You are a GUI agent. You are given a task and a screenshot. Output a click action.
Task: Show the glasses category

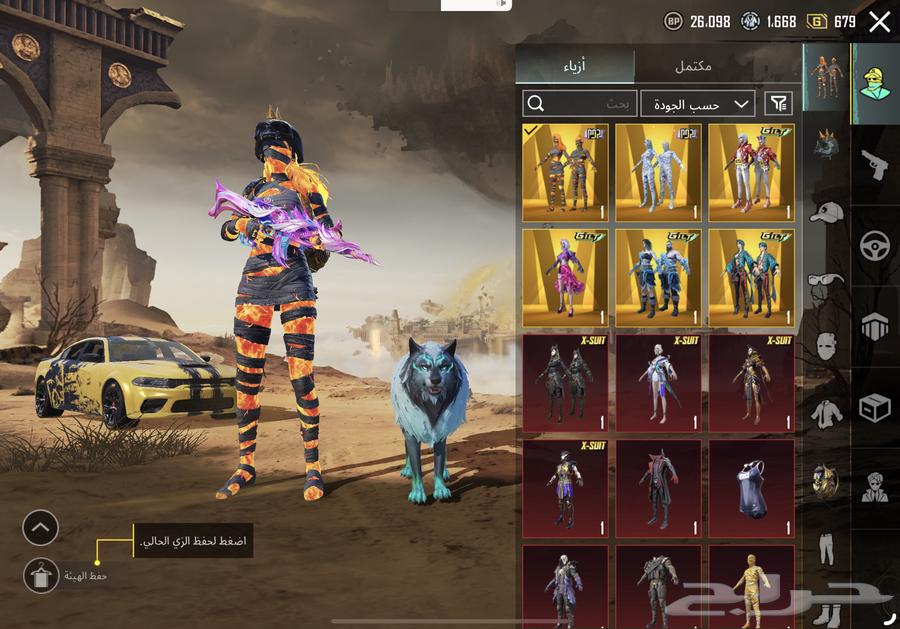[x=826, y=280]
